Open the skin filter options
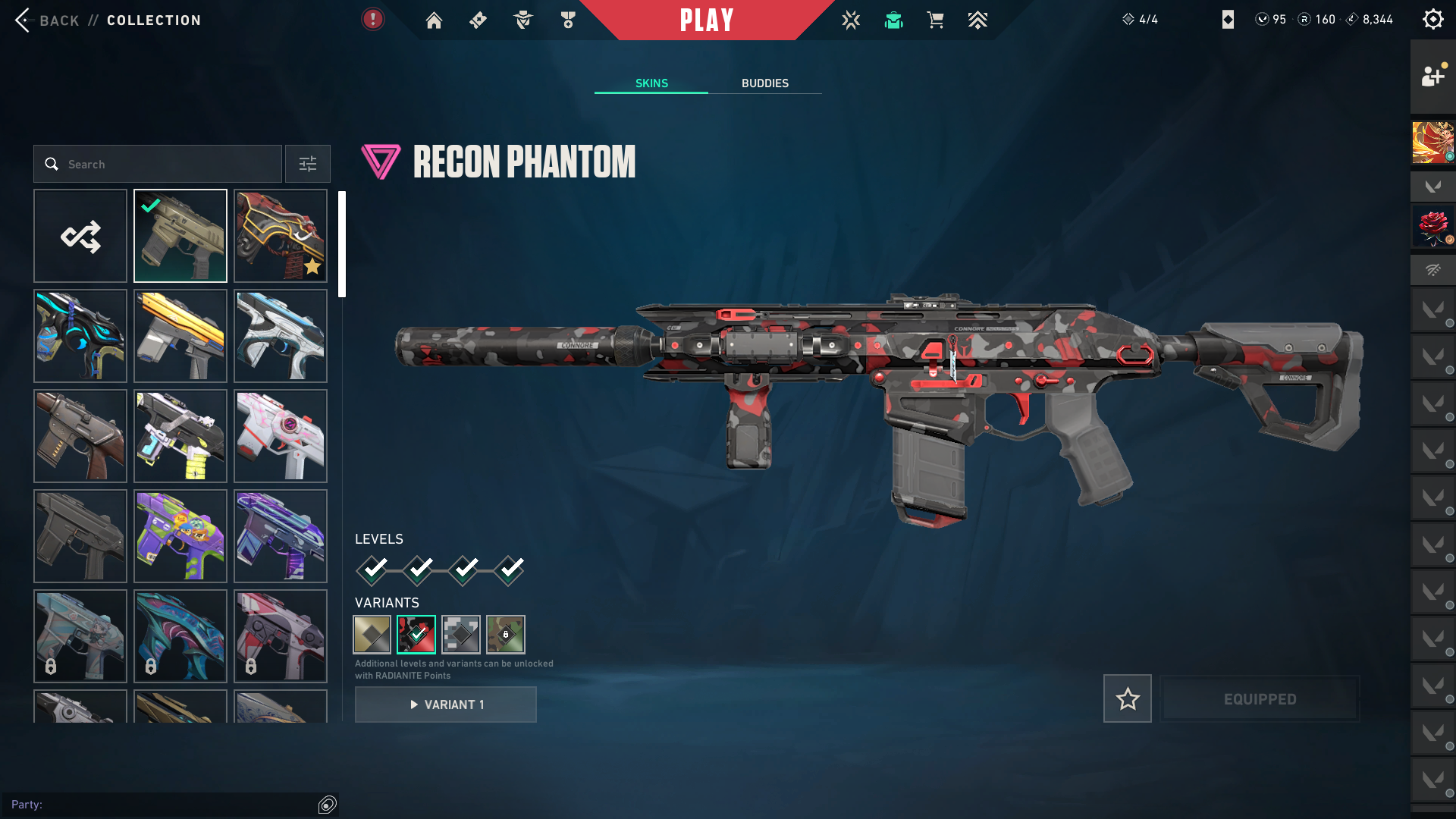This screenshot has width=1456, height=819. pos(307,164)
